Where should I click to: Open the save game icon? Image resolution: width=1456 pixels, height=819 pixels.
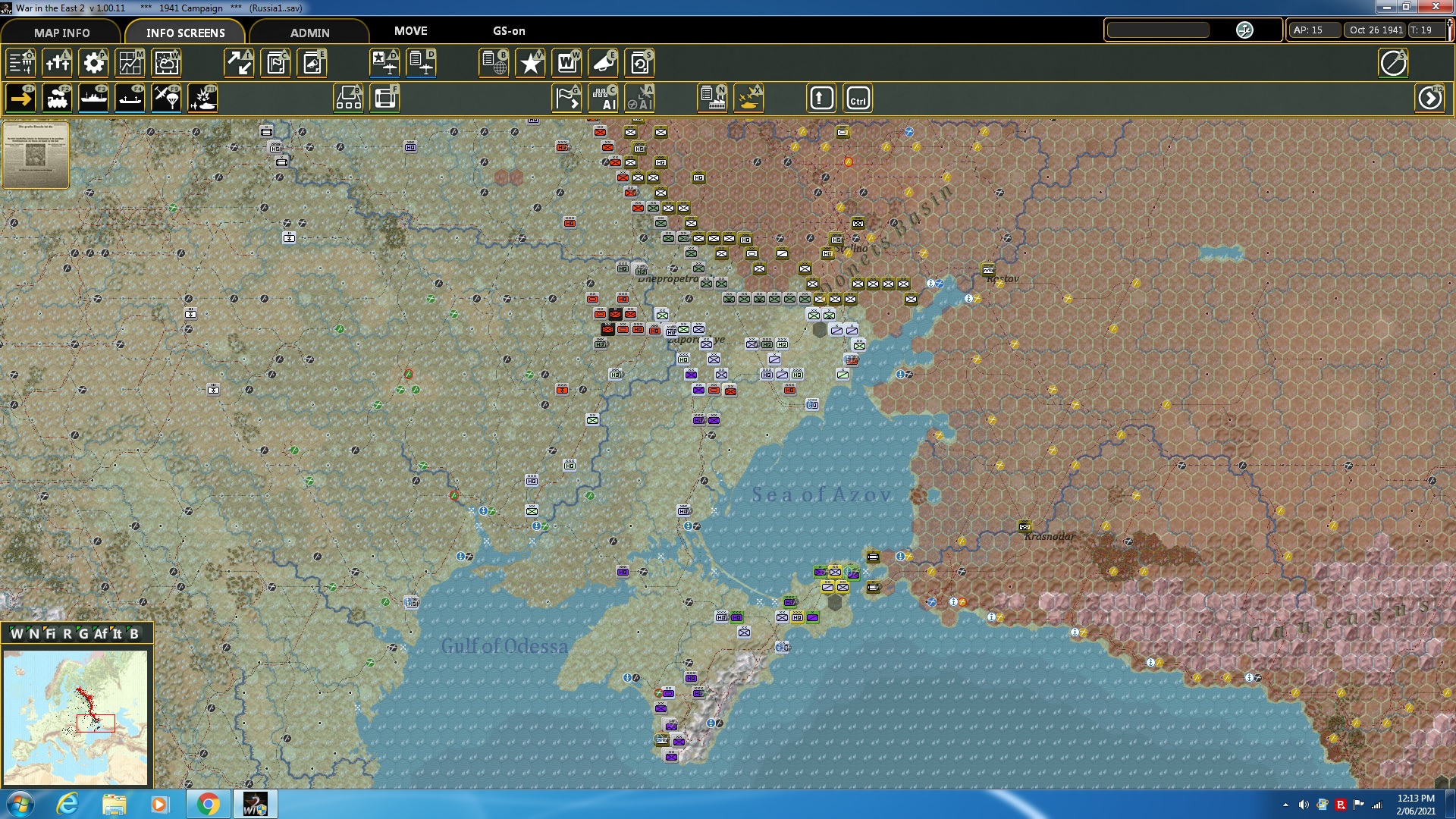pyautogui.click(x=640, y=64)
